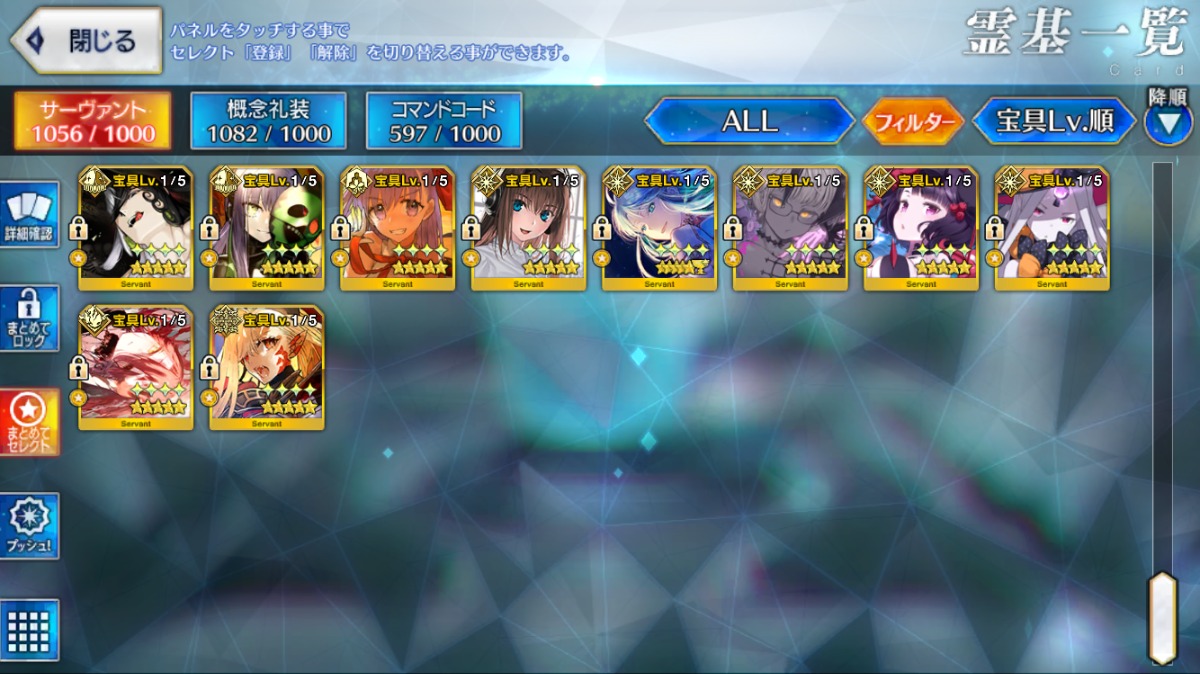This screenshot has height=674, width=1200.
Task: Select the brown-haired girl with headphones servant card
Action: (528, 228)
